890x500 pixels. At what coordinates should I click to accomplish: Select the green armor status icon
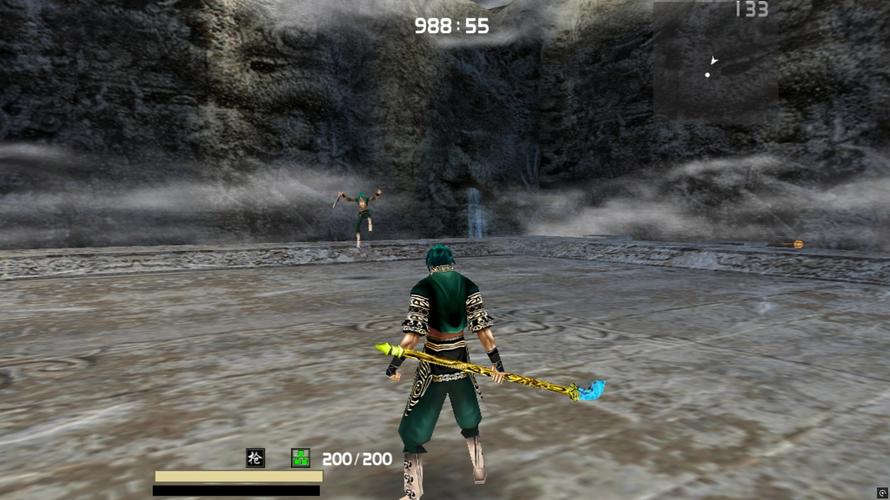(x=300, y=458)
